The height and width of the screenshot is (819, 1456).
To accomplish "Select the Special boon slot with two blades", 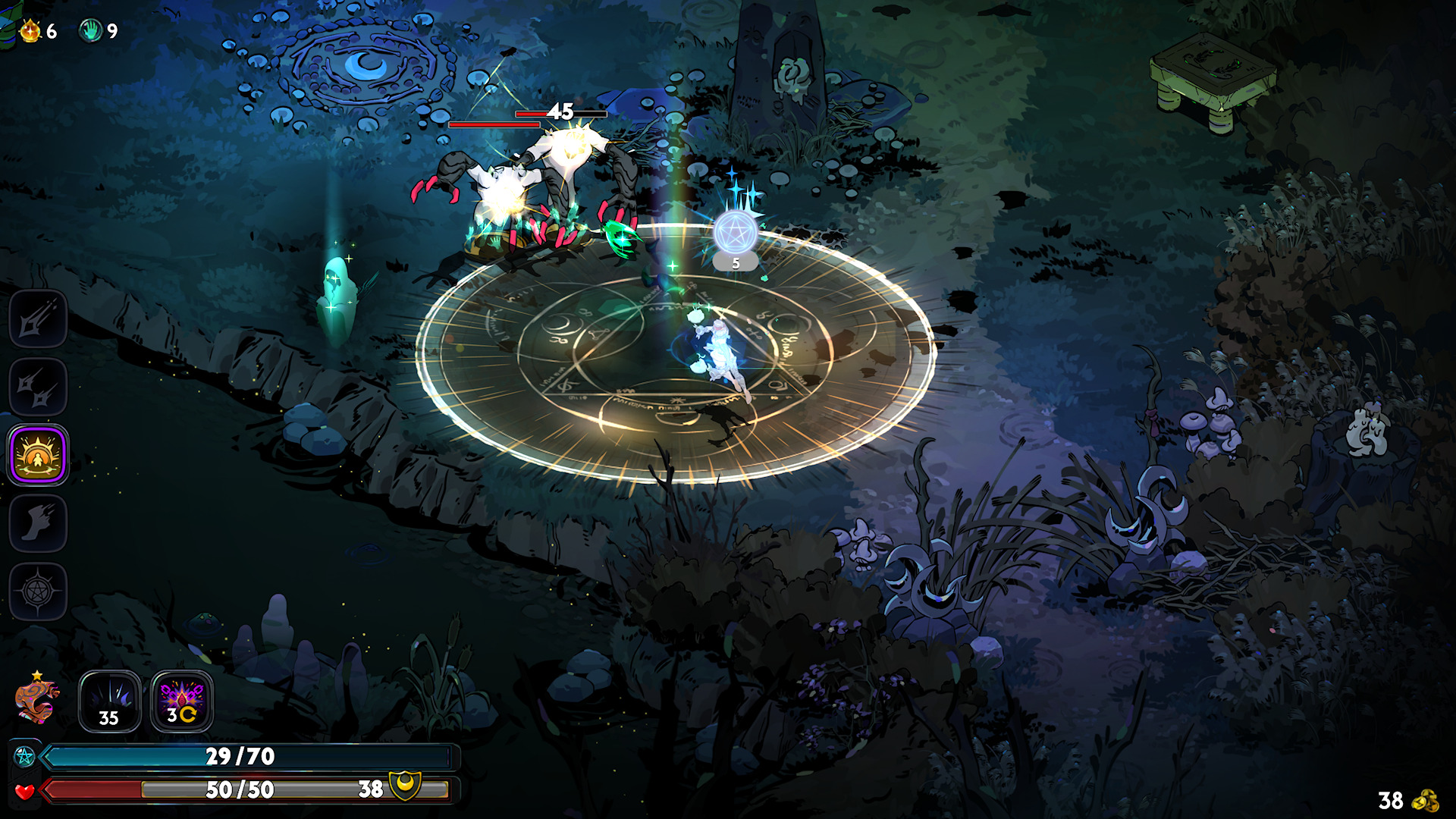I will pos(38,387).
